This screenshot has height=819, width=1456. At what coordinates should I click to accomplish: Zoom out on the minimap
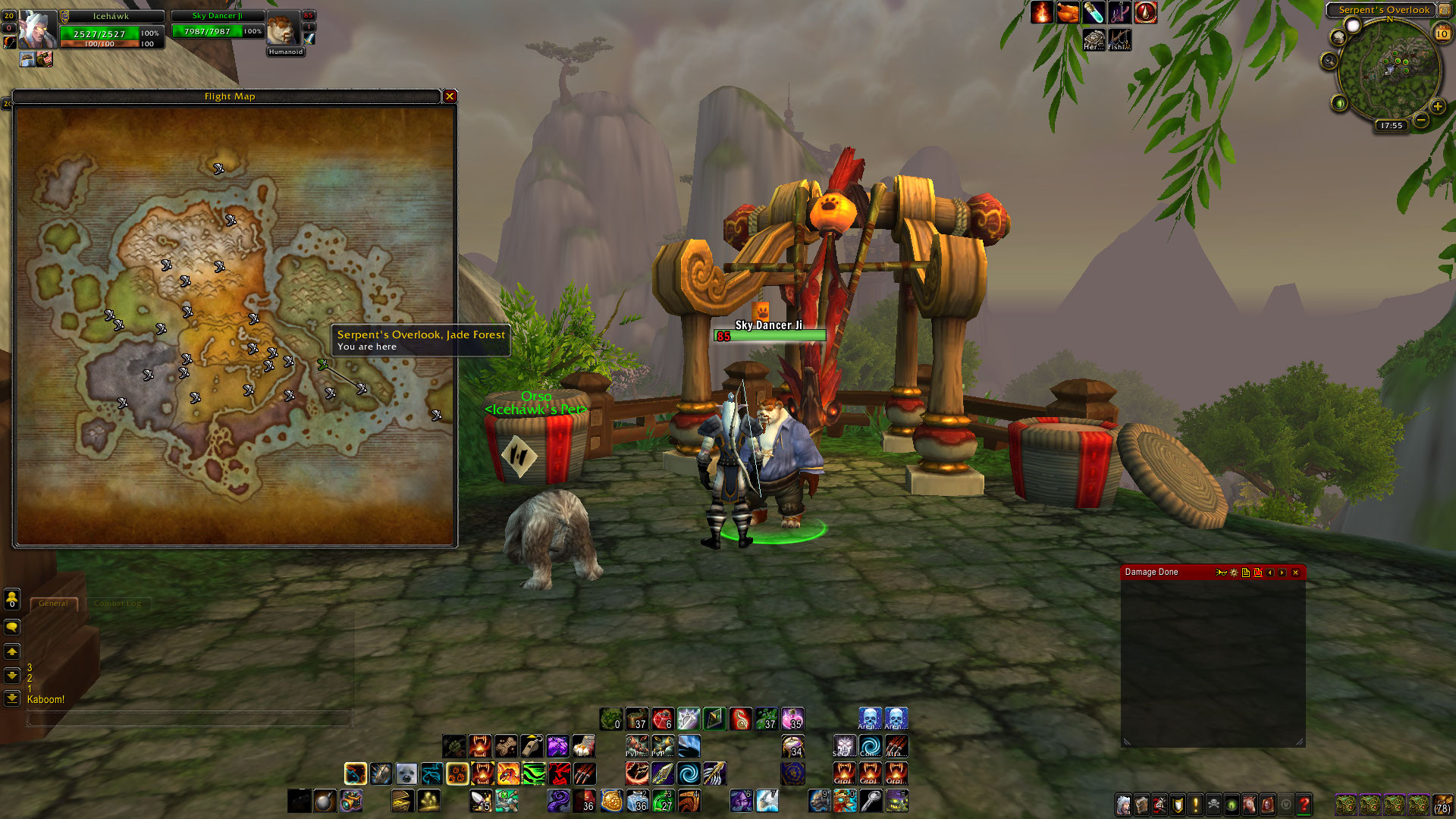pos(1421,120)
